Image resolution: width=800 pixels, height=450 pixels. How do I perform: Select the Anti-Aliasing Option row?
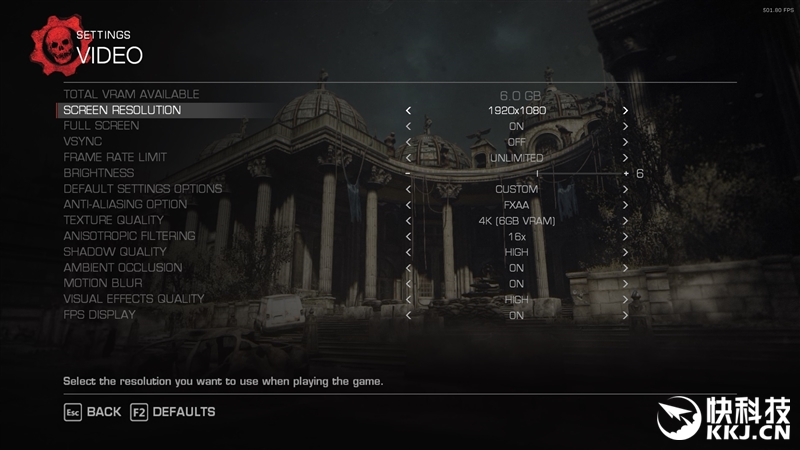(125, 205)
